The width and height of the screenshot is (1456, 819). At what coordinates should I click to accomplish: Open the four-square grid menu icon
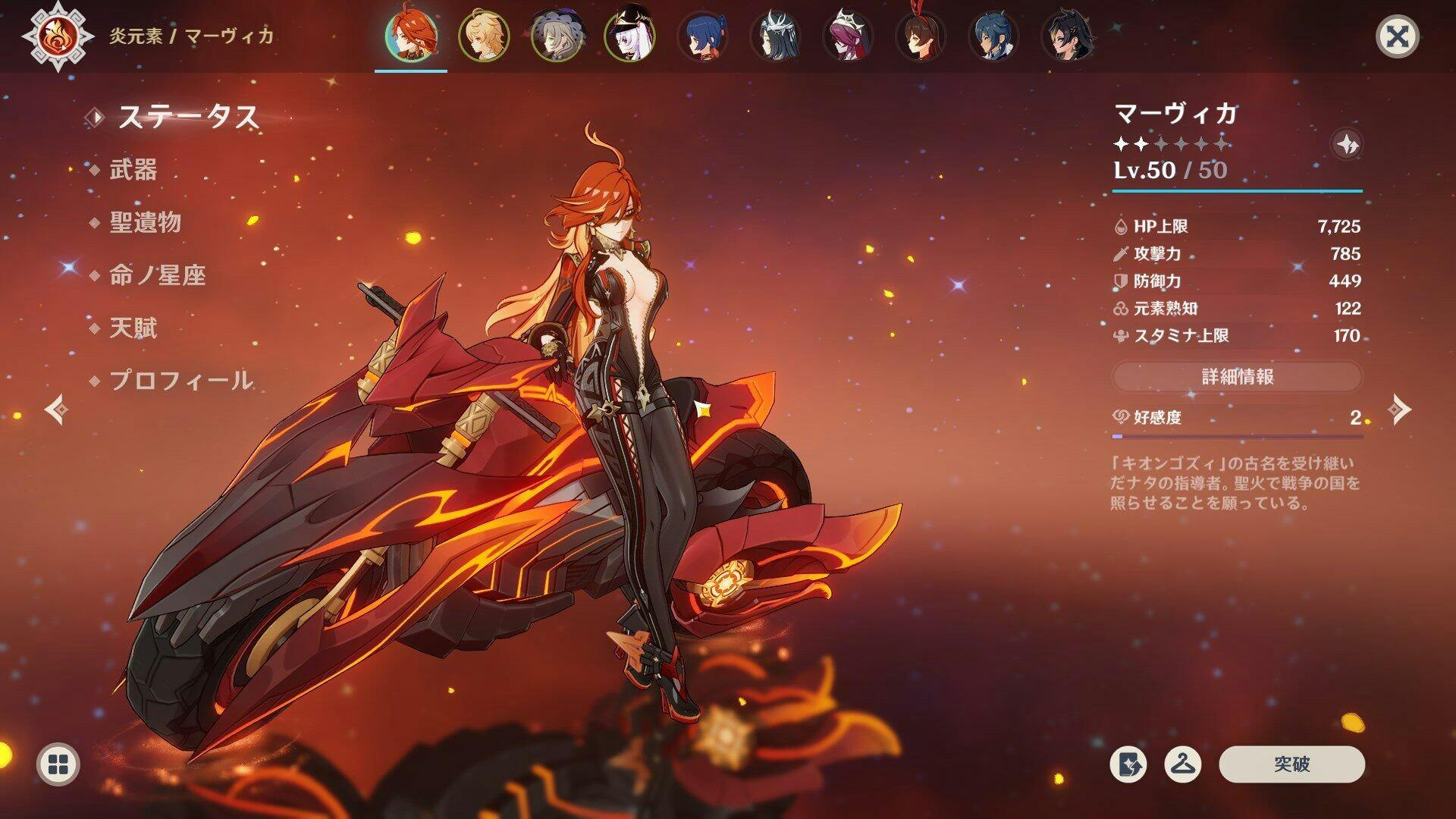[x=58, y=764]
